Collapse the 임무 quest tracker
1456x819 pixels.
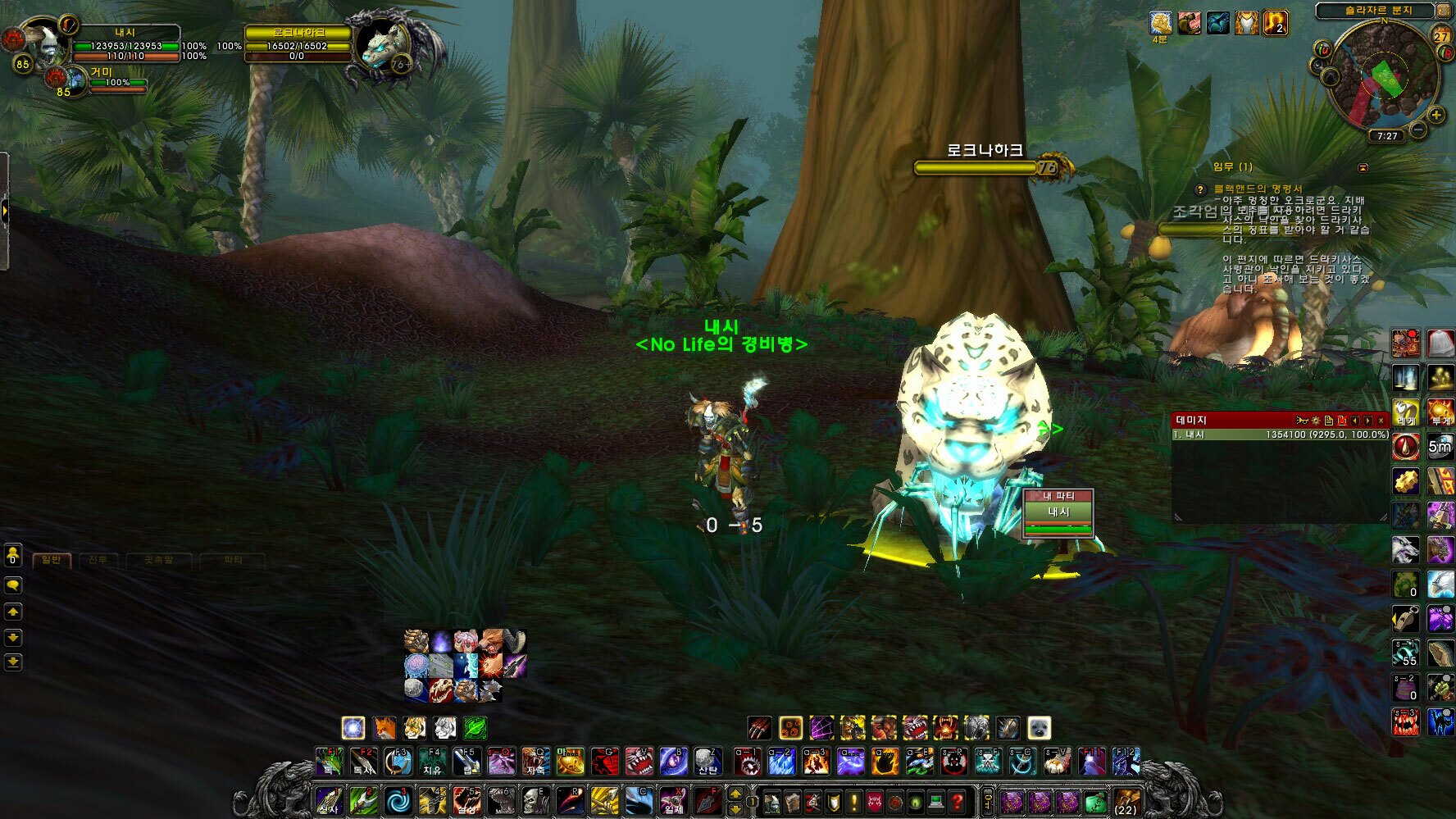point(1363,167)
